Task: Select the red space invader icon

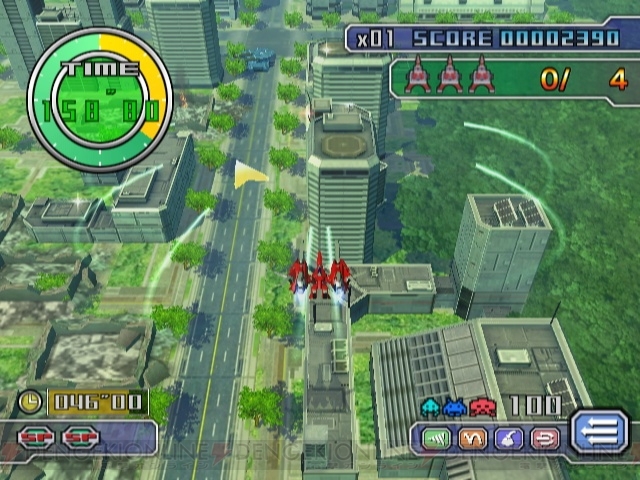Action: click(482, 406)
